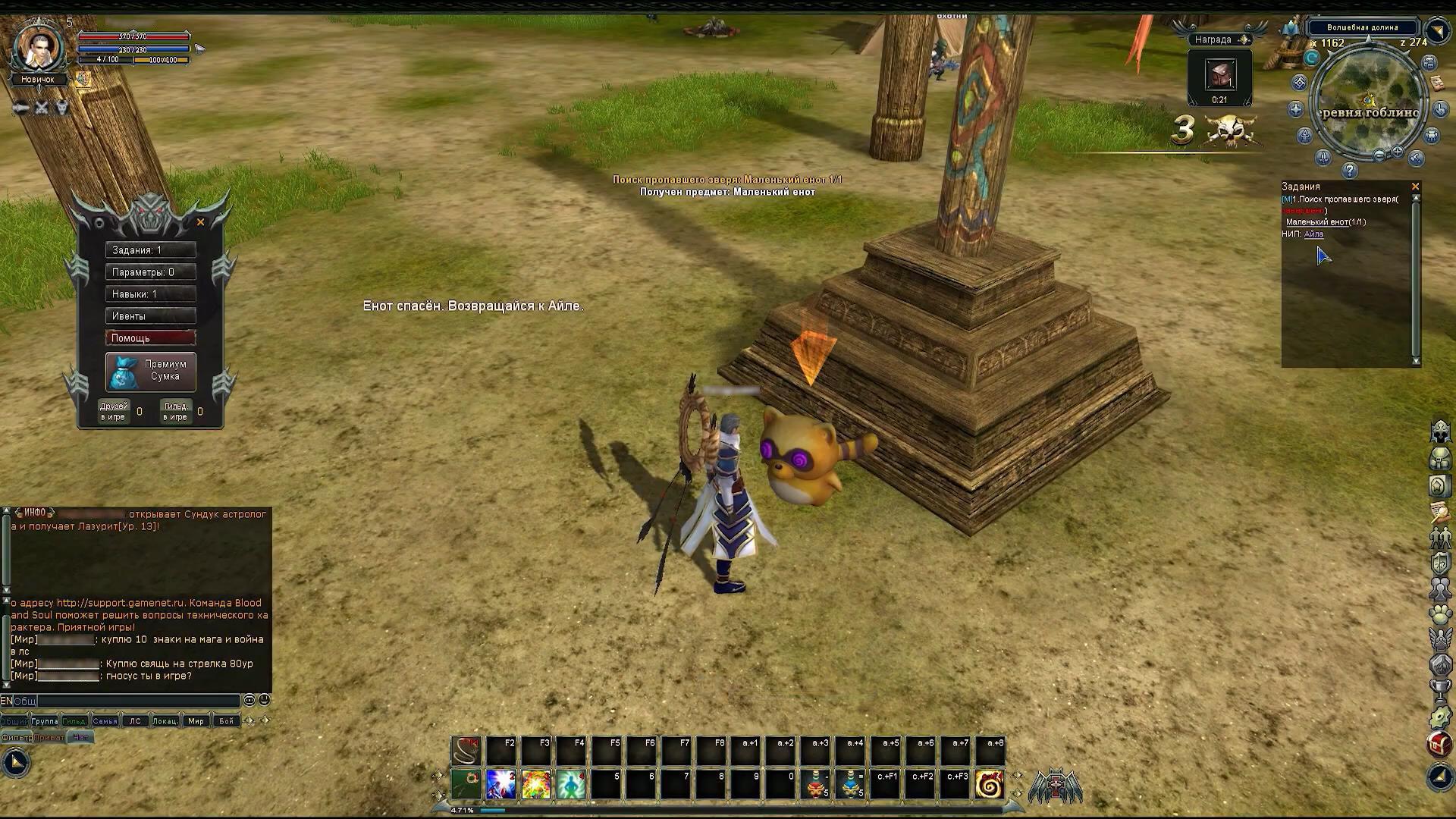1456x819 pixels.
Task: Open the Помощь help entry
Action: 150,338
